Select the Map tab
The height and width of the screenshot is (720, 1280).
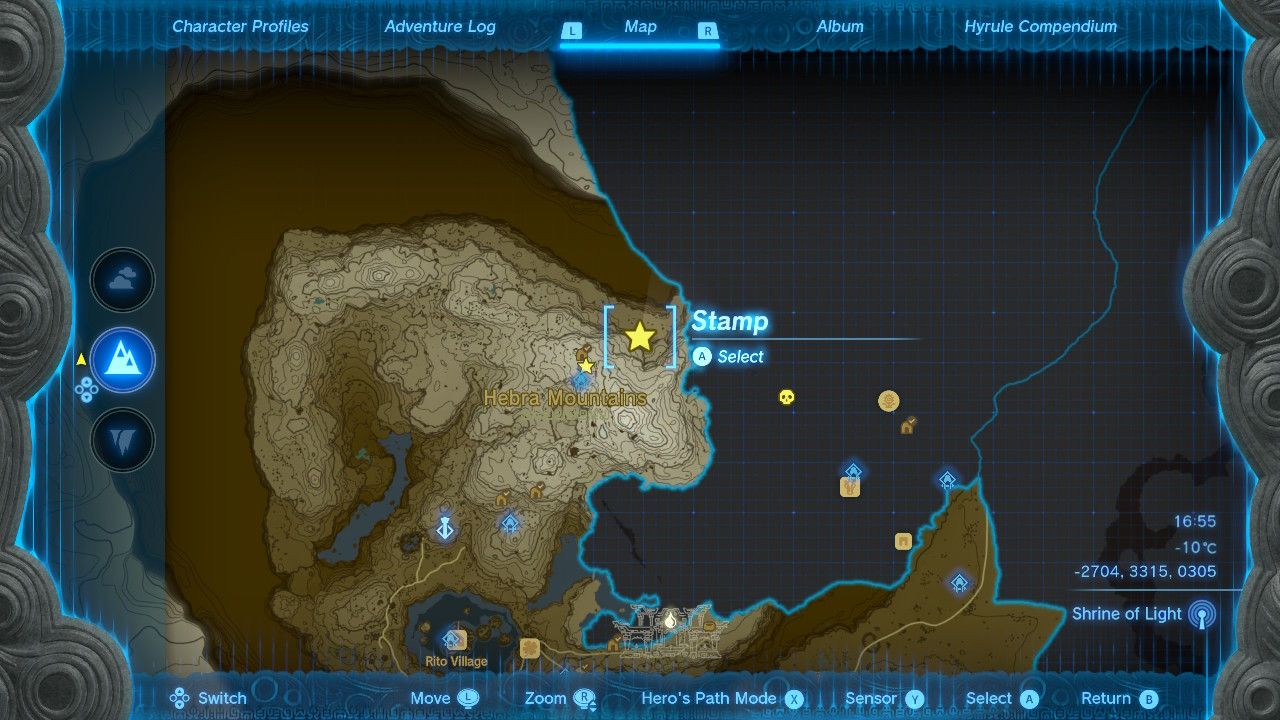[x=640, y=27]
